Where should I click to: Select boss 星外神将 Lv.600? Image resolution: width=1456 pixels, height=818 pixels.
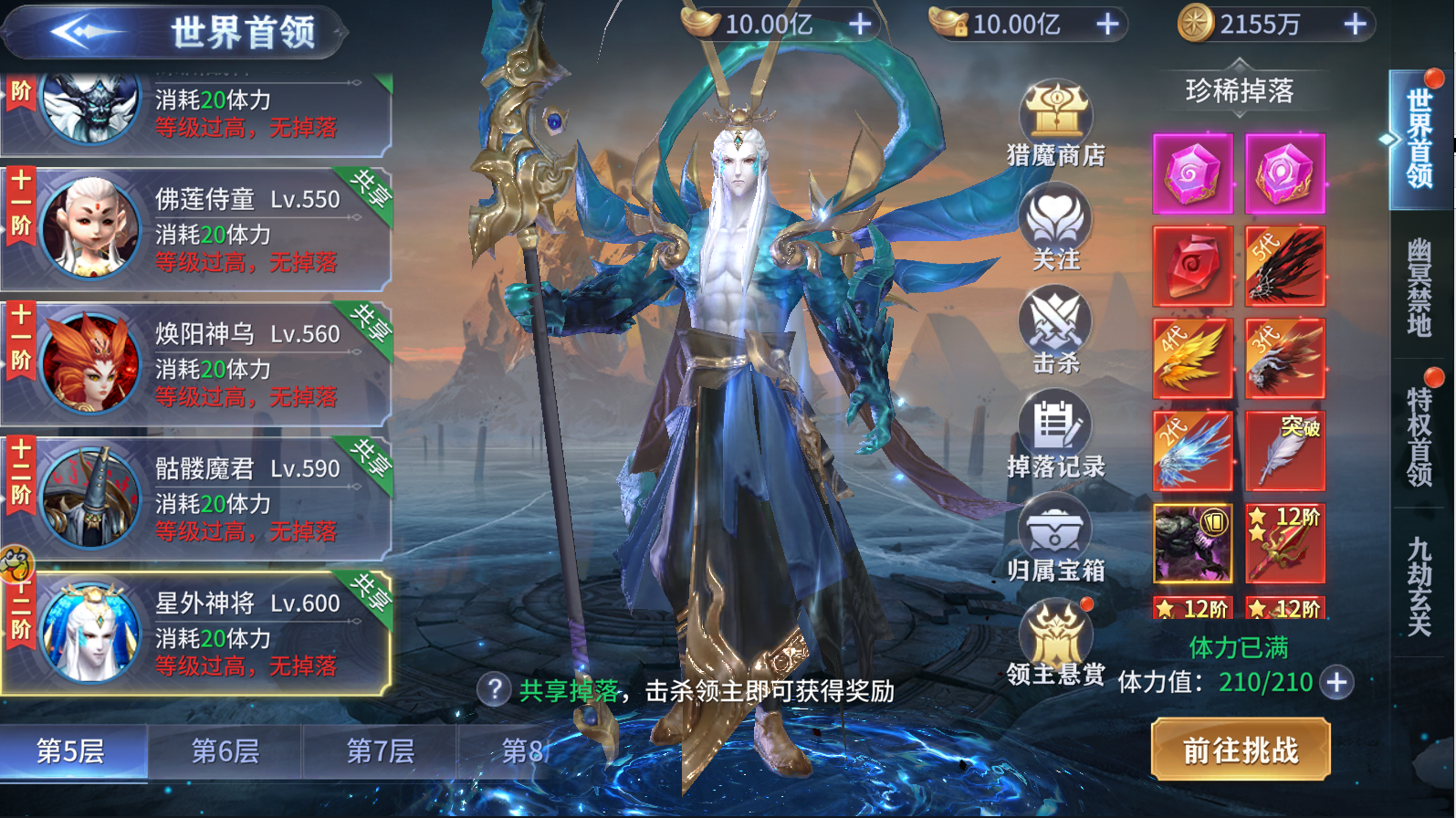[196, 634]
